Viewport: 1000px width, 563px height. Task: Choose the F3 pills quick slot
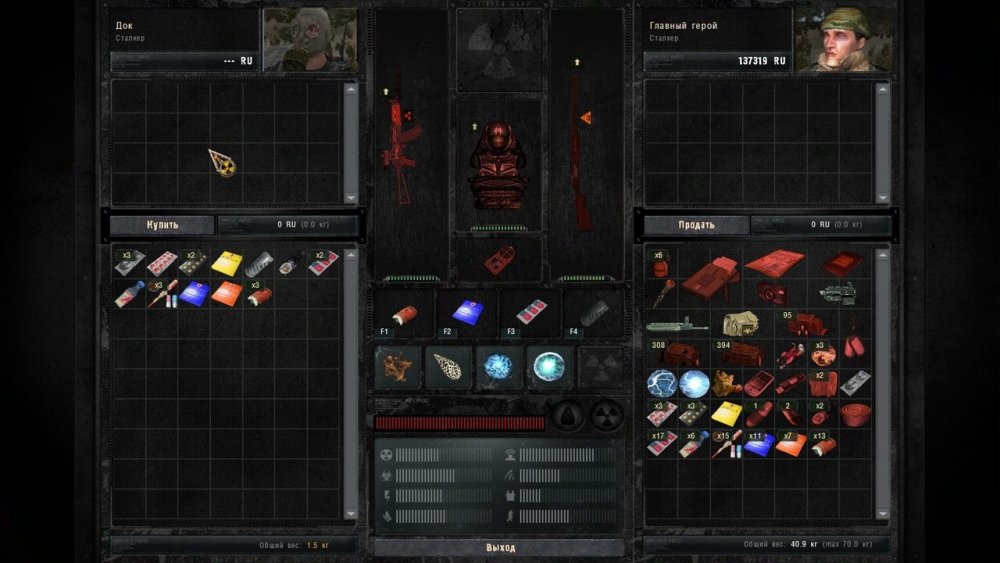(530, 312)
